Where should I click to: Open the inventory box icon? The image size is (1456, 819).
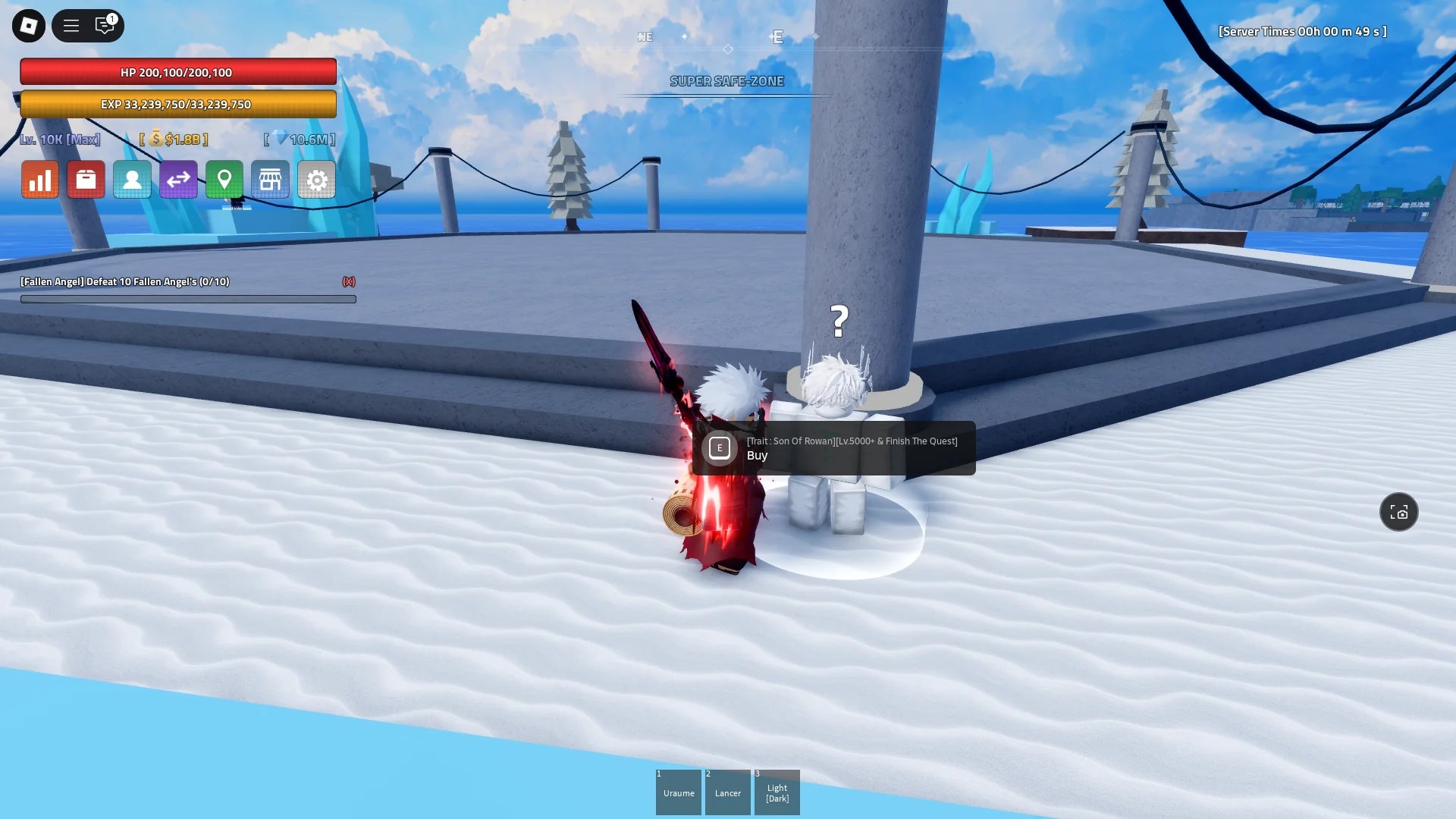(86, 180)
